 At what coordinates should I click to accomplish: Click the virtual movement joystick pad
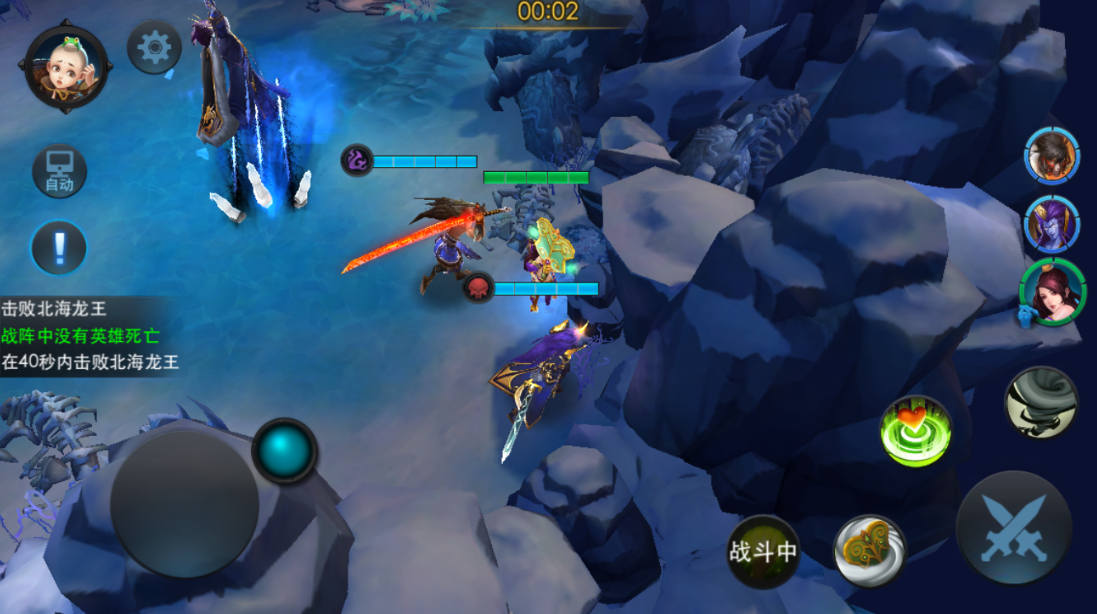(184, 503)
